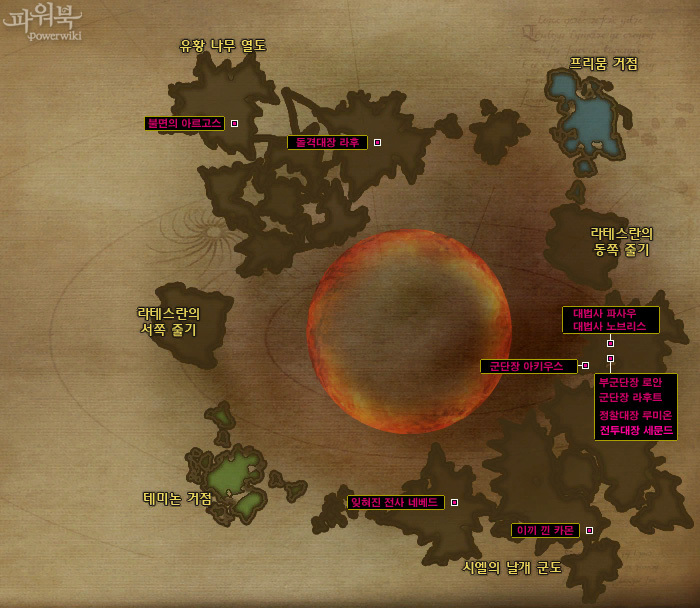Viewport: 700px width, 608px height.
Task: Select the 프리뭄 거점 area name
Action: 604,64
